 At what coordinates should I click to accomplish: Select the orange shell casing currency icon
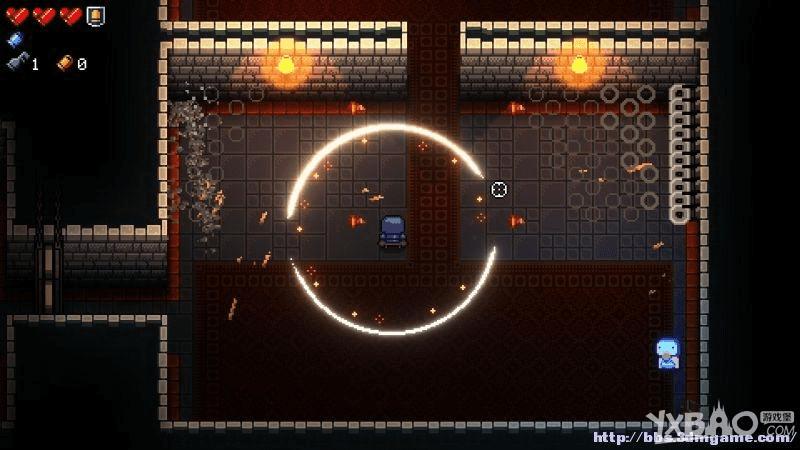pyautogui.click(x=65, y=63)
